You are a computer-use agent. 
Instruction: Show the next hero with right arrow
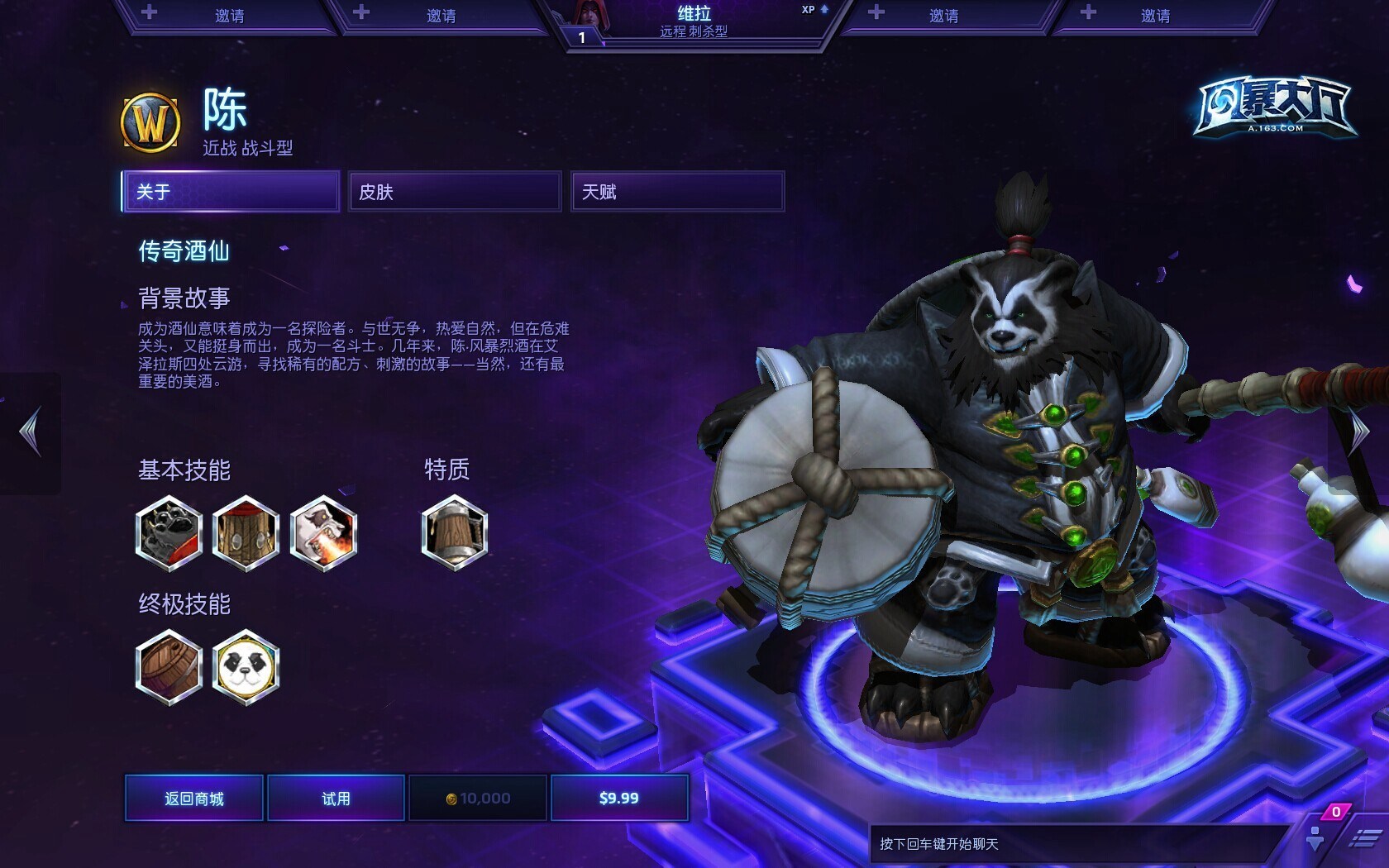pos(1359,432)
